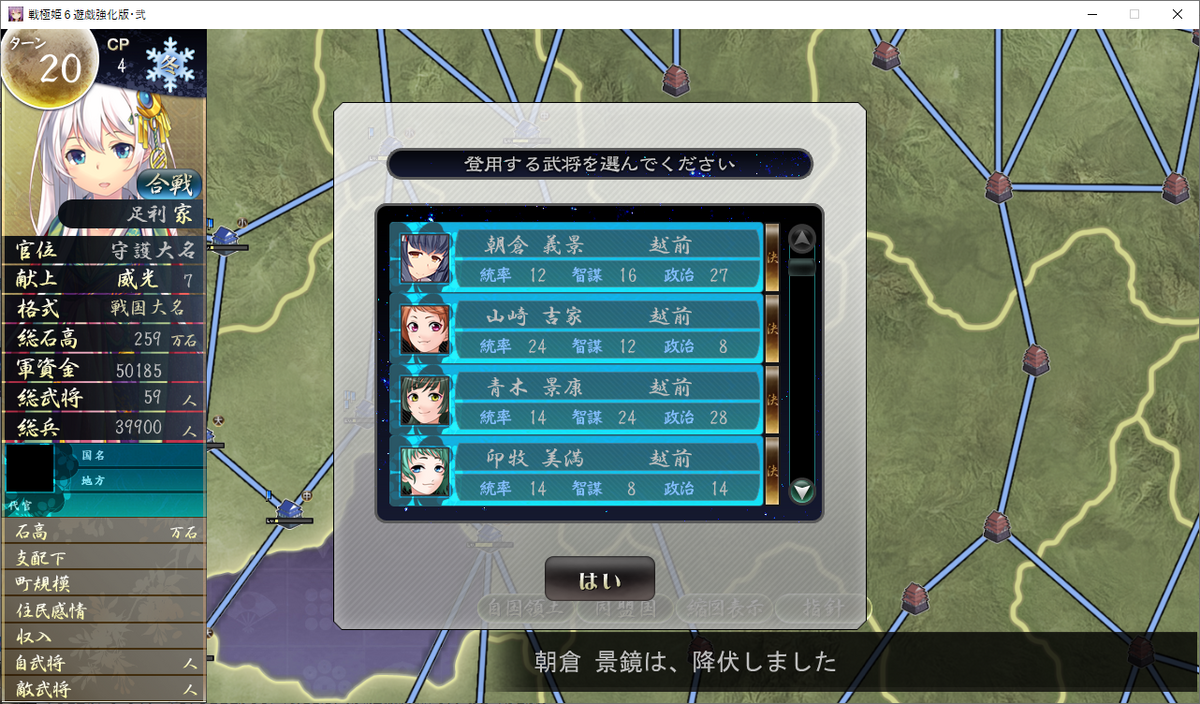
Task: Confirm with the はい button
Action: [600, 580]
